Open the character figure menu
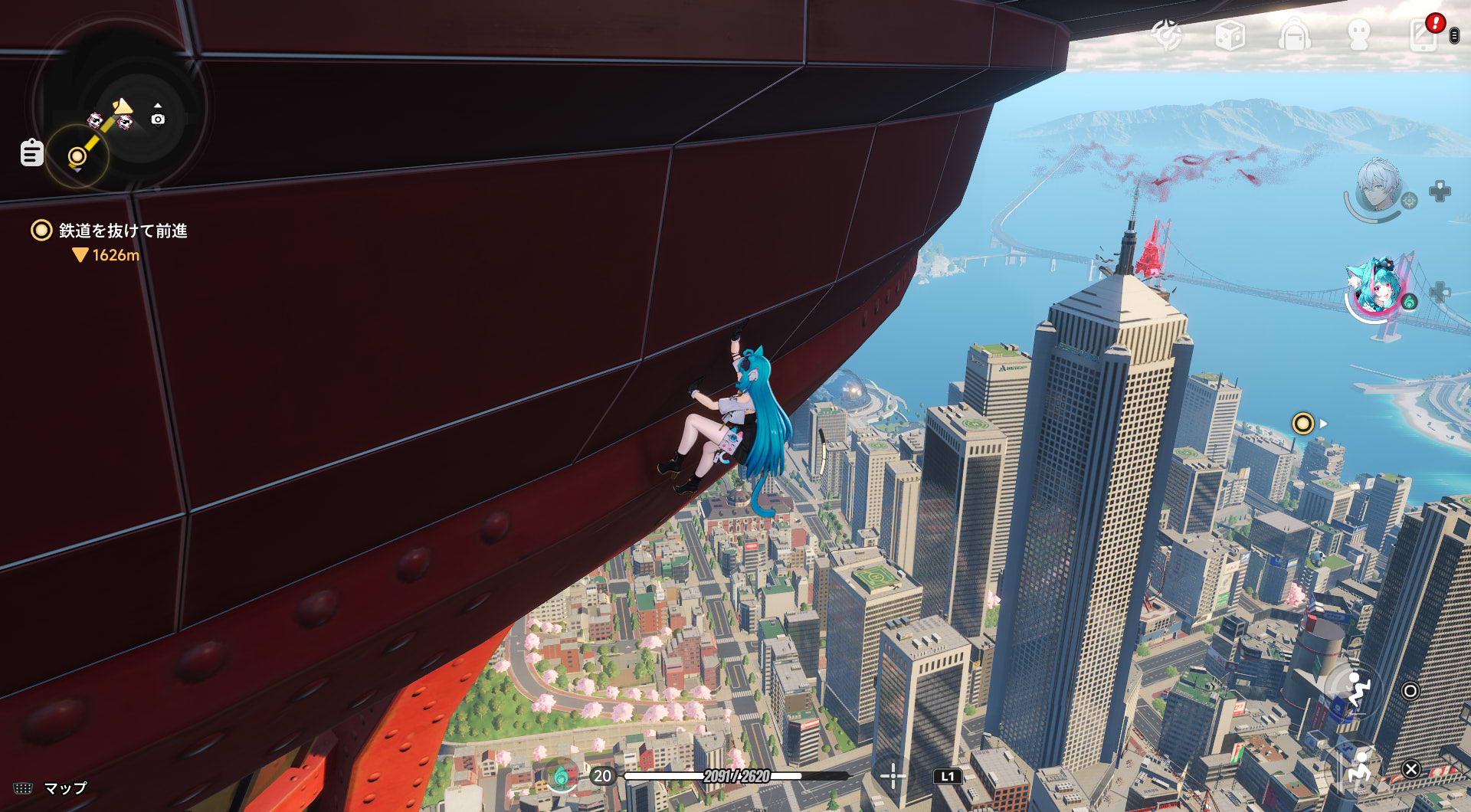The width and height of the screenshot is (1471, 812). tap(1358, 35)
